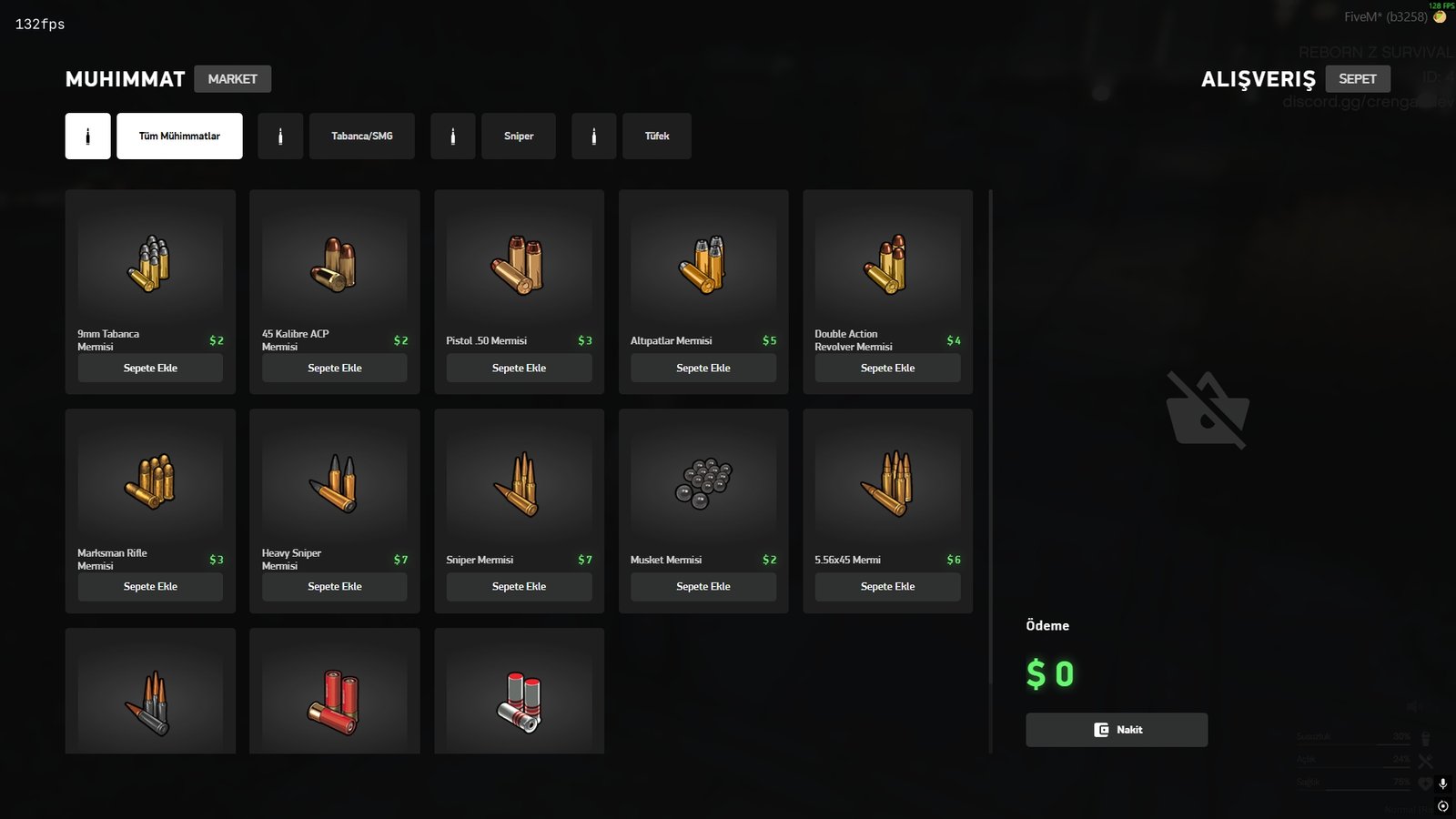Click the Tabanca/SMG bullet icon
1456x819 pixels.
[280, 136]
